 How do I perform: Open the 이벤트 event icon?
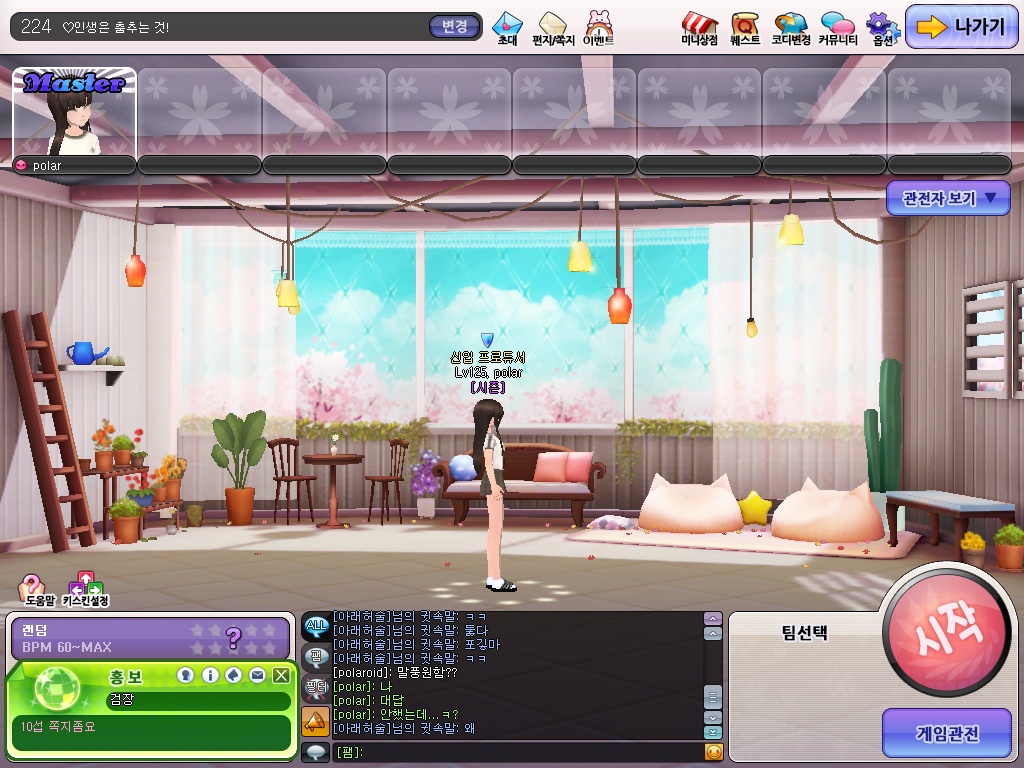tap(599, 27)
